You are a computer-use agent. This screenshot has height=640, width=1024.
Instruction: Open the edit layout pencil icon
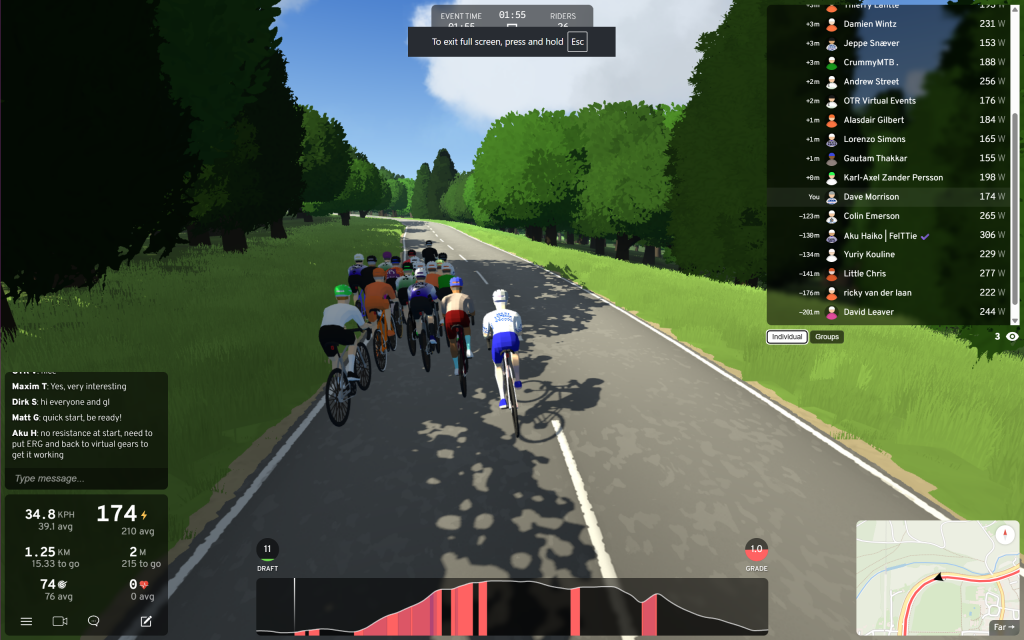pos(146,621)
